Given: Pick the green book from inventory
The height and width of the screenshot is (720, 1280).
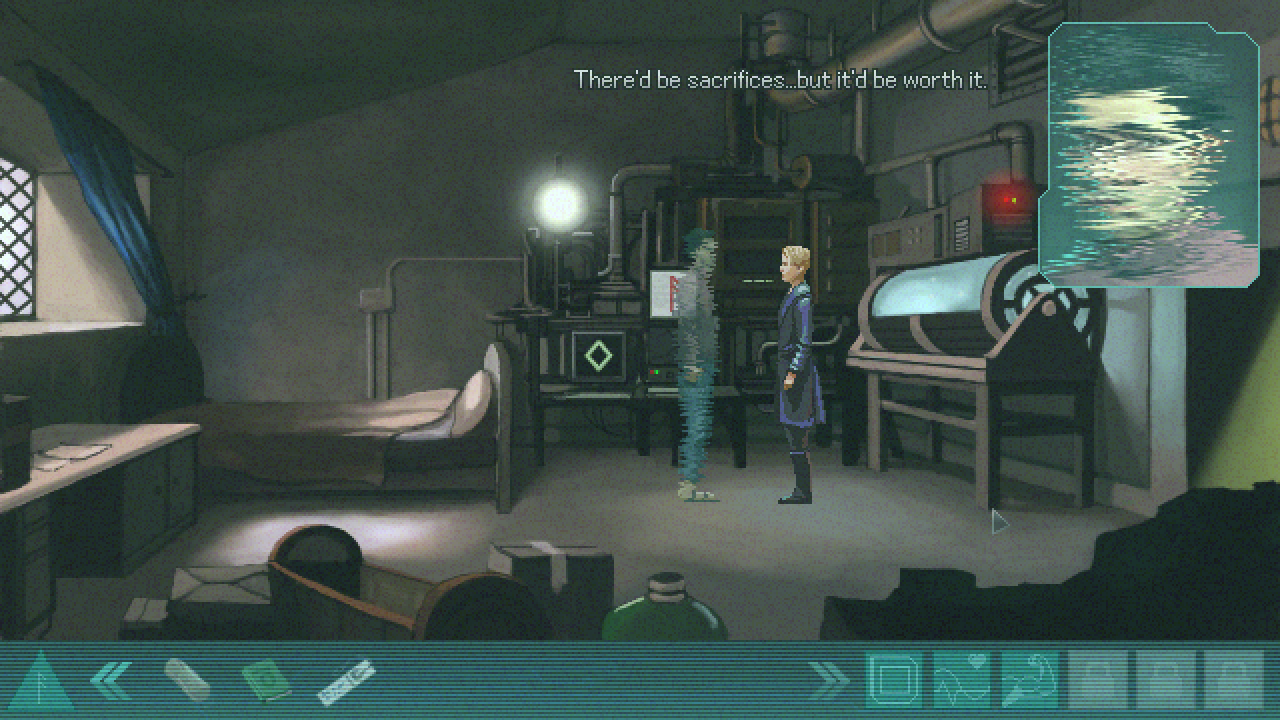Looking at the screenshot, I should pyautogui.click(x=266, y=680).
